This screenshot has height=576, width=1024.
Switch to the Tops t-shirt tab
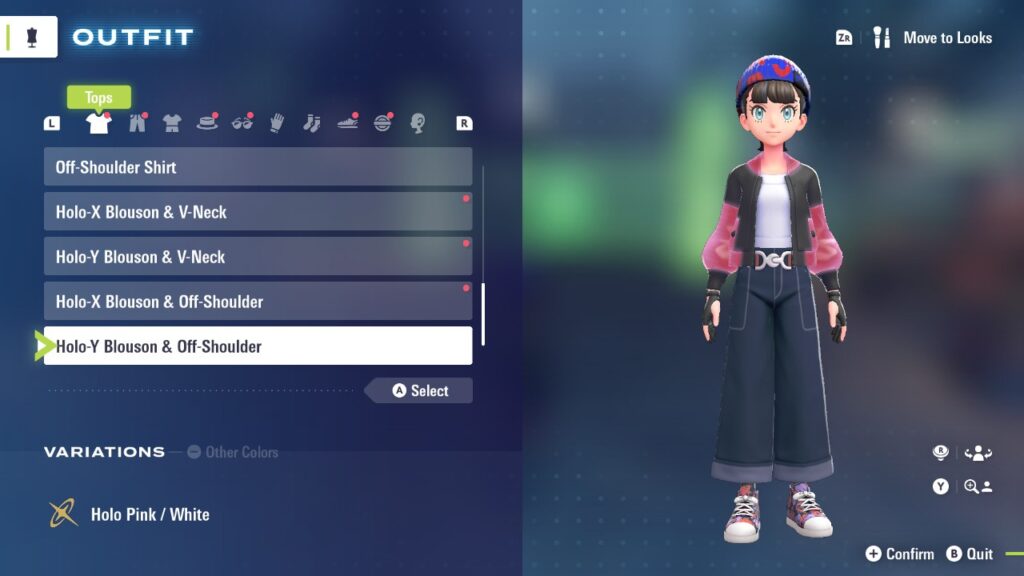(98, 123)
